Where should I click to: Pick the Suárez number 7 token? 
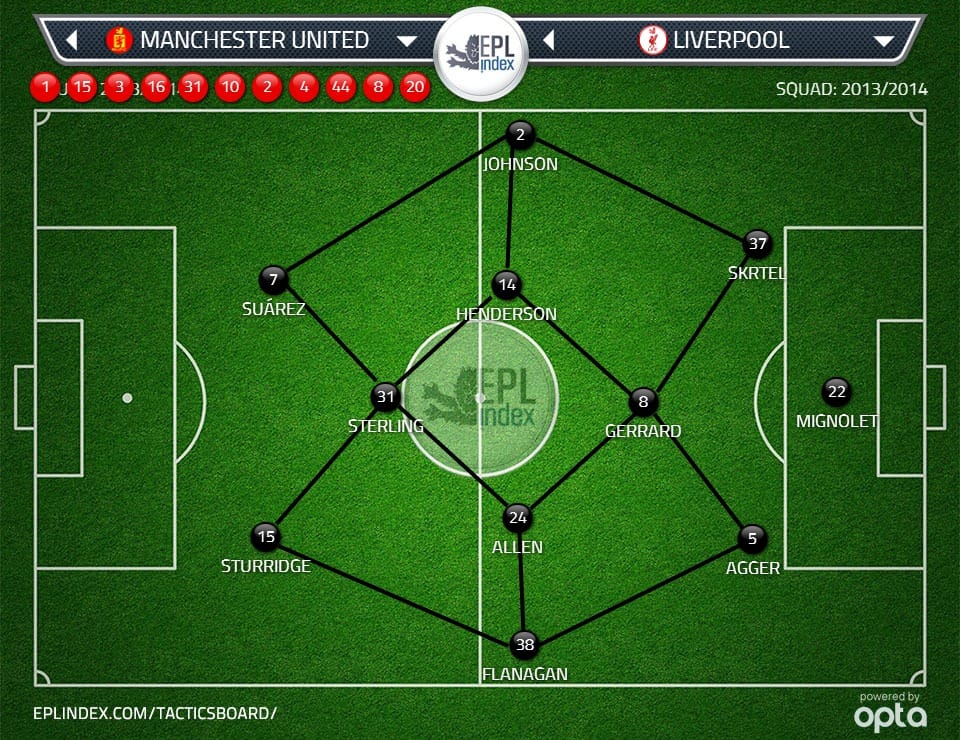click(273, 280)
